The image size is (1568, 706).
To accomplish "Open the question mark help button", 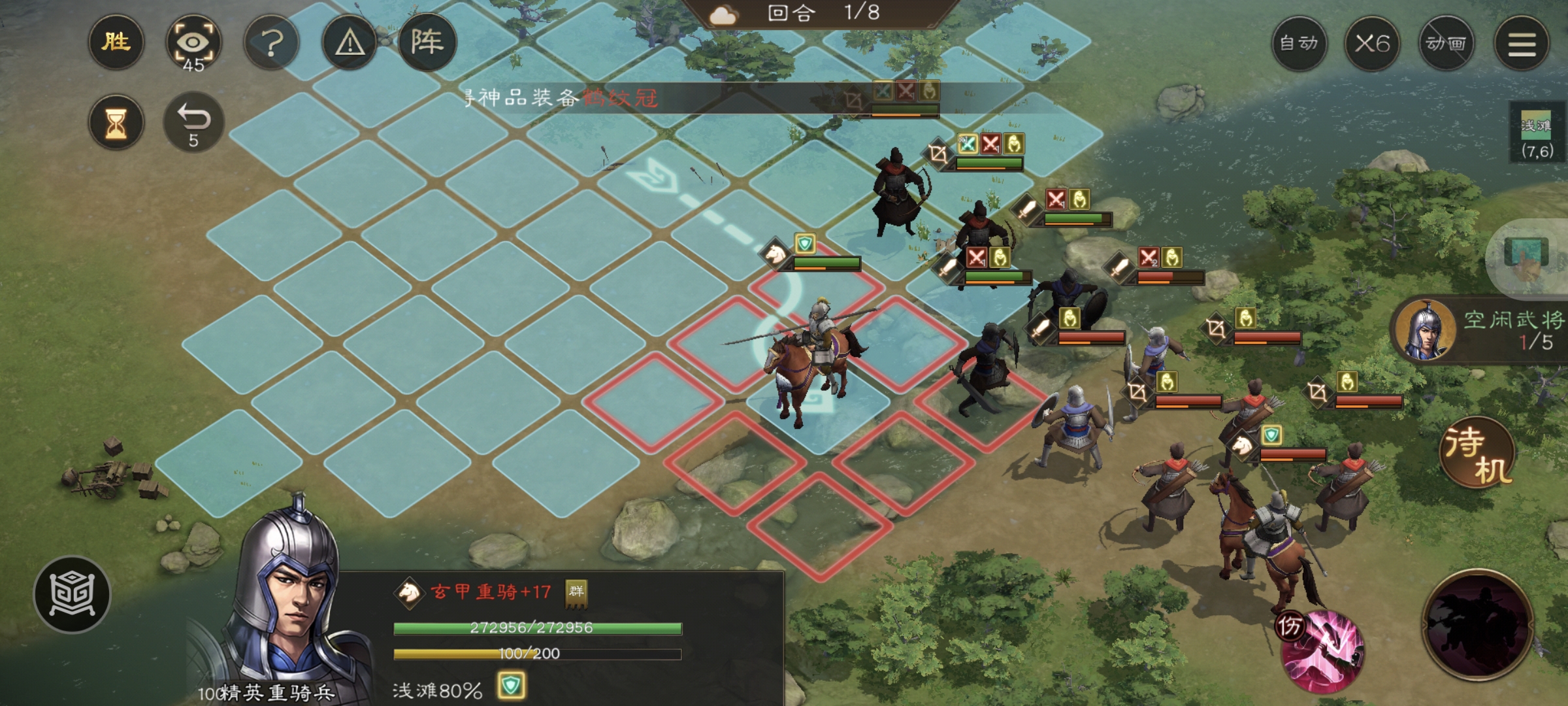I will click(x=272, y=44).
